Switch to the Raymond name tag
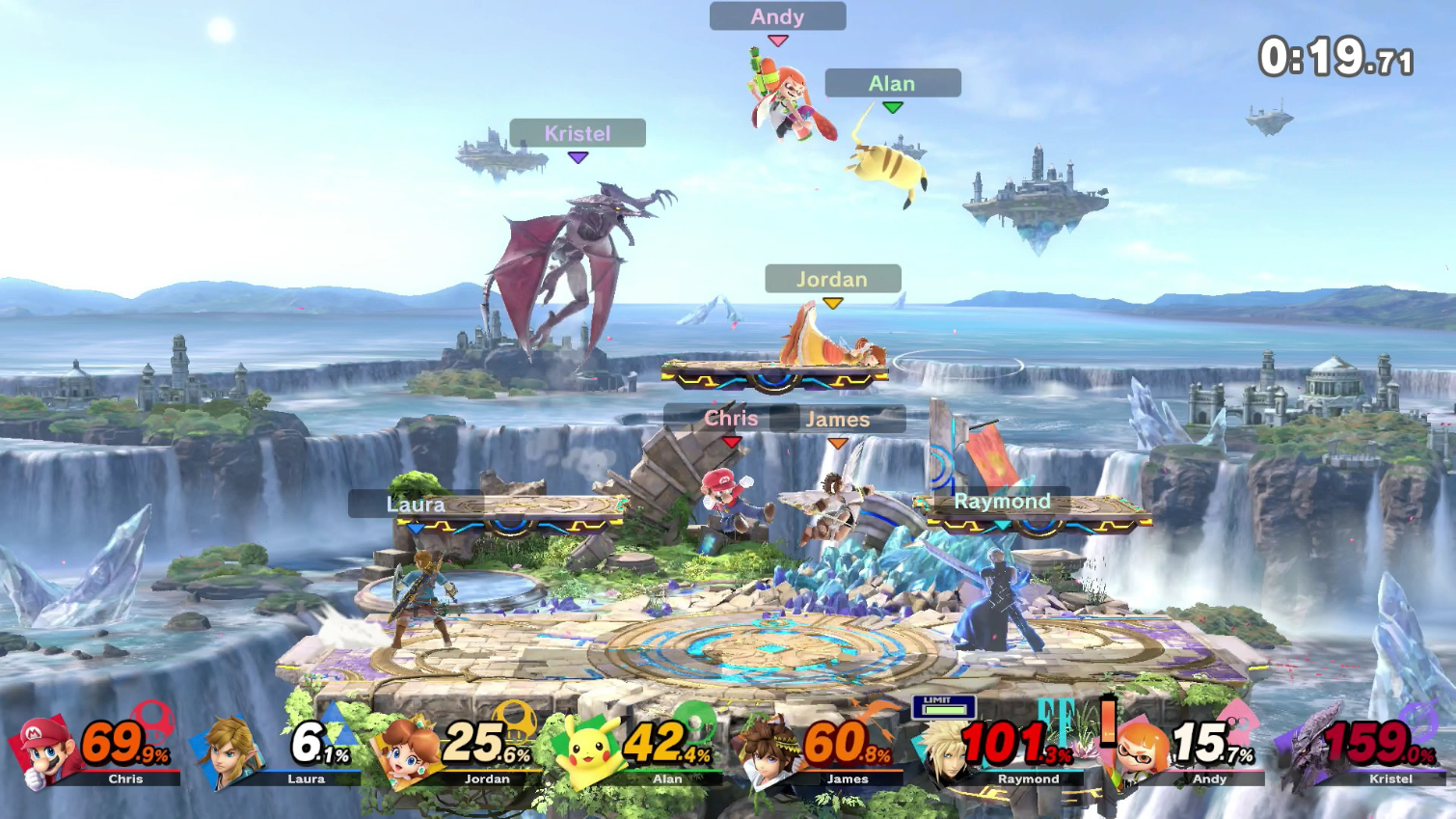 pos(1001,502)
